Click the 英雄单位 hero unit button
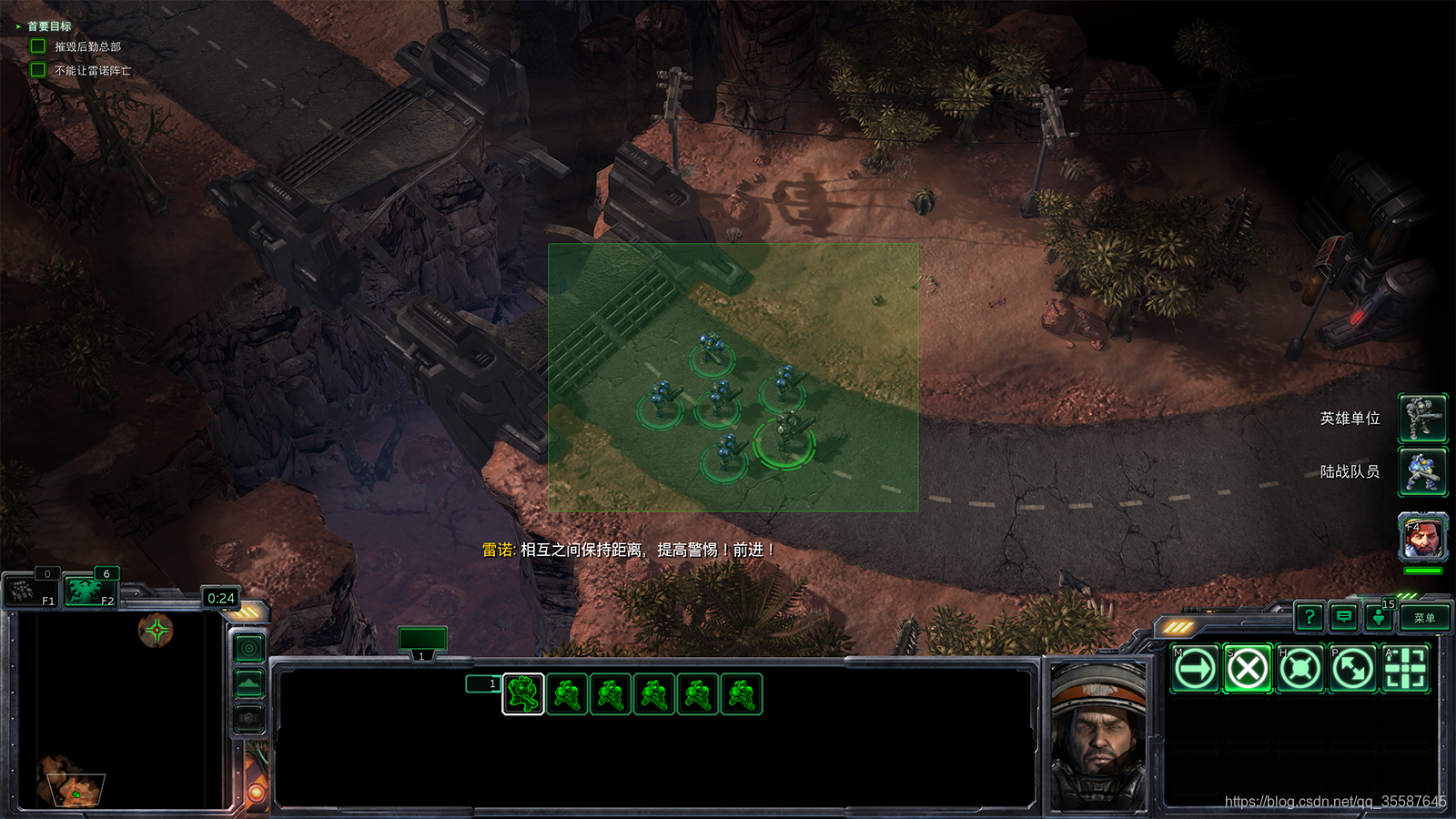The image size is (1456, 819). coord(1422,419)
